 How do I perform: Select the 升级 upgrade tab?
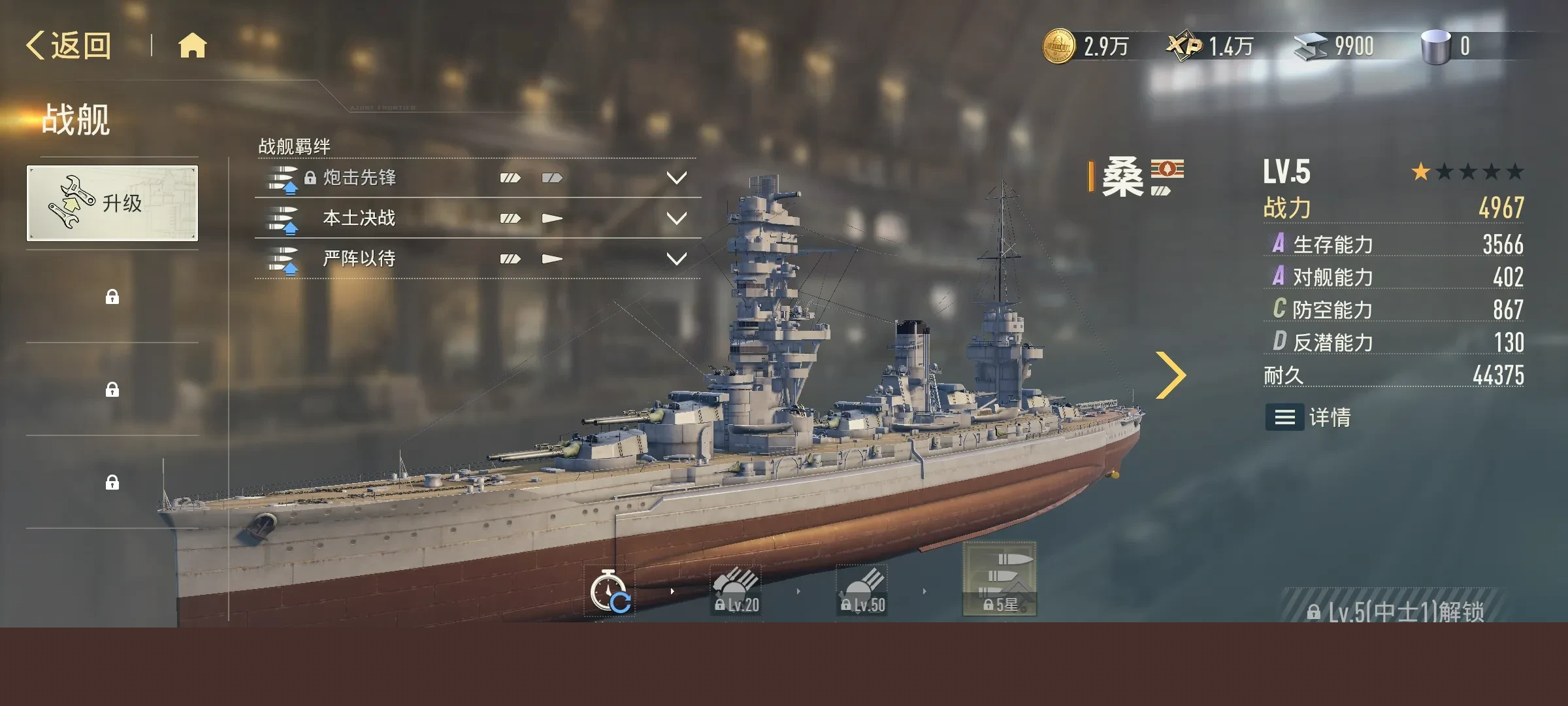click(112, 203)
